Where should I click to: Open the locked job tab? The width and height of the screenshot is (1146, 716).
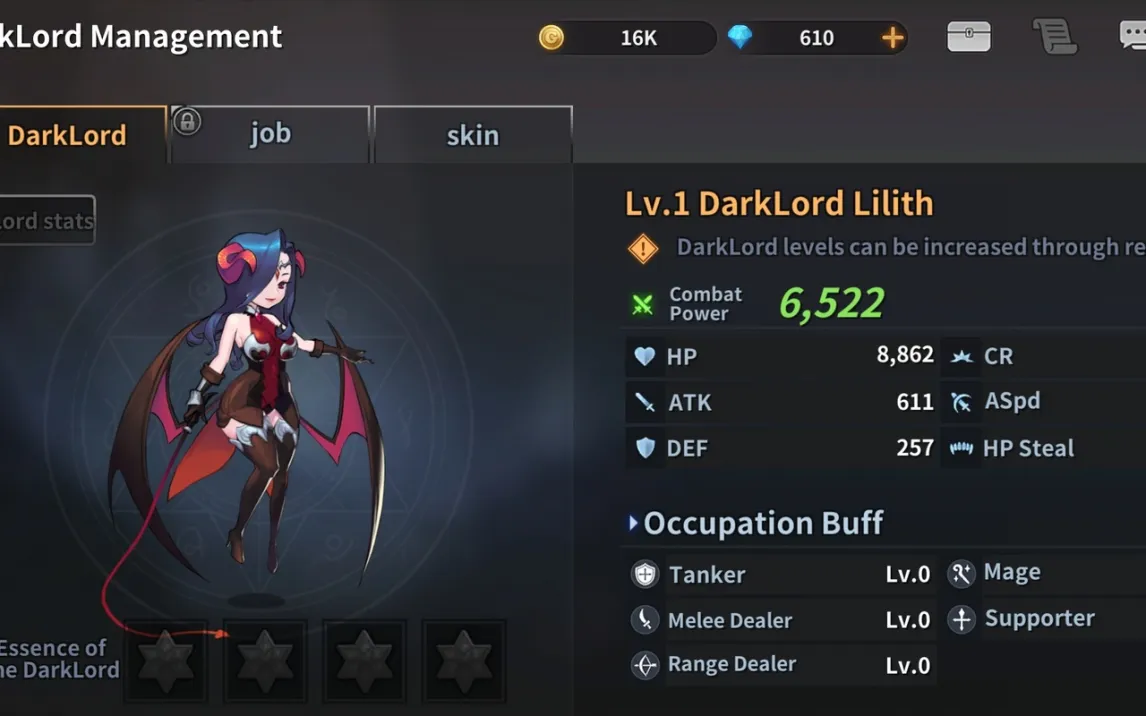[x=270, y=134]
